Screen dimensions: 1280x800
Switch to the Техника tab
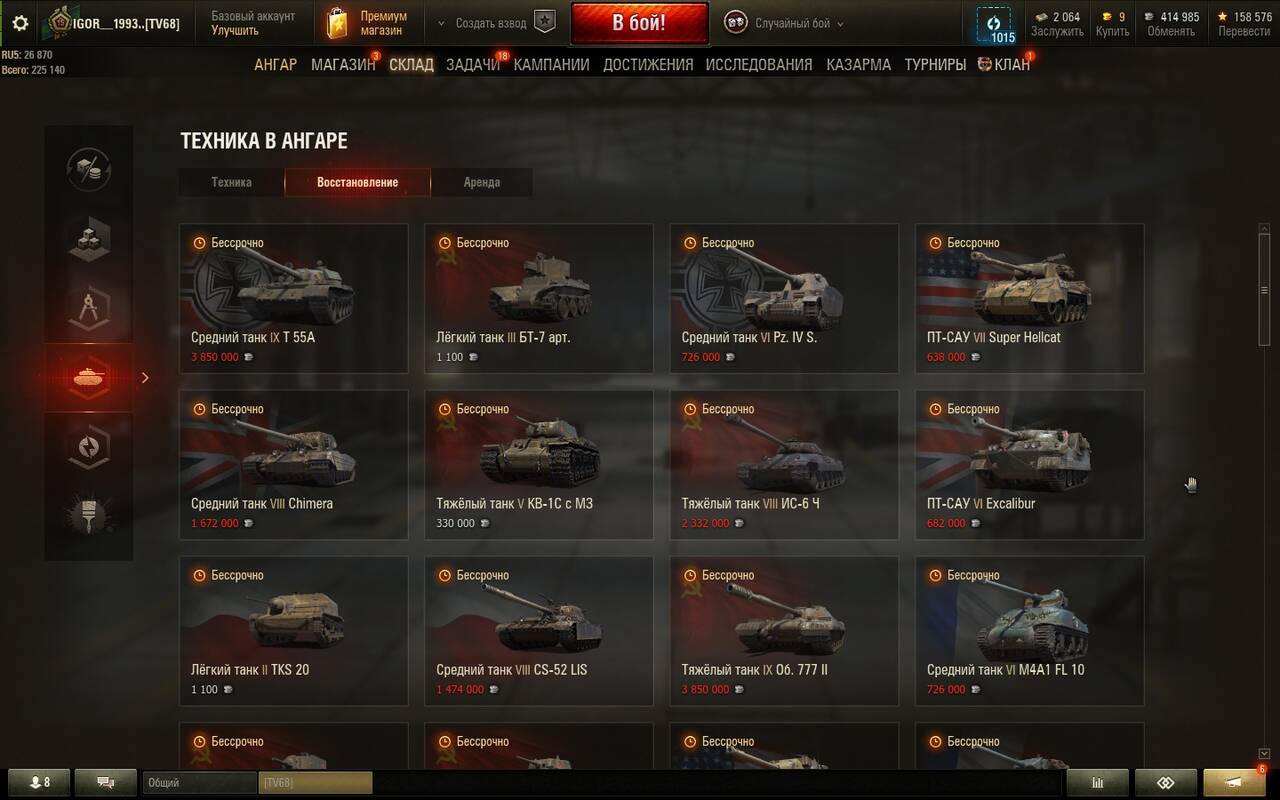(x=231, y=183)
